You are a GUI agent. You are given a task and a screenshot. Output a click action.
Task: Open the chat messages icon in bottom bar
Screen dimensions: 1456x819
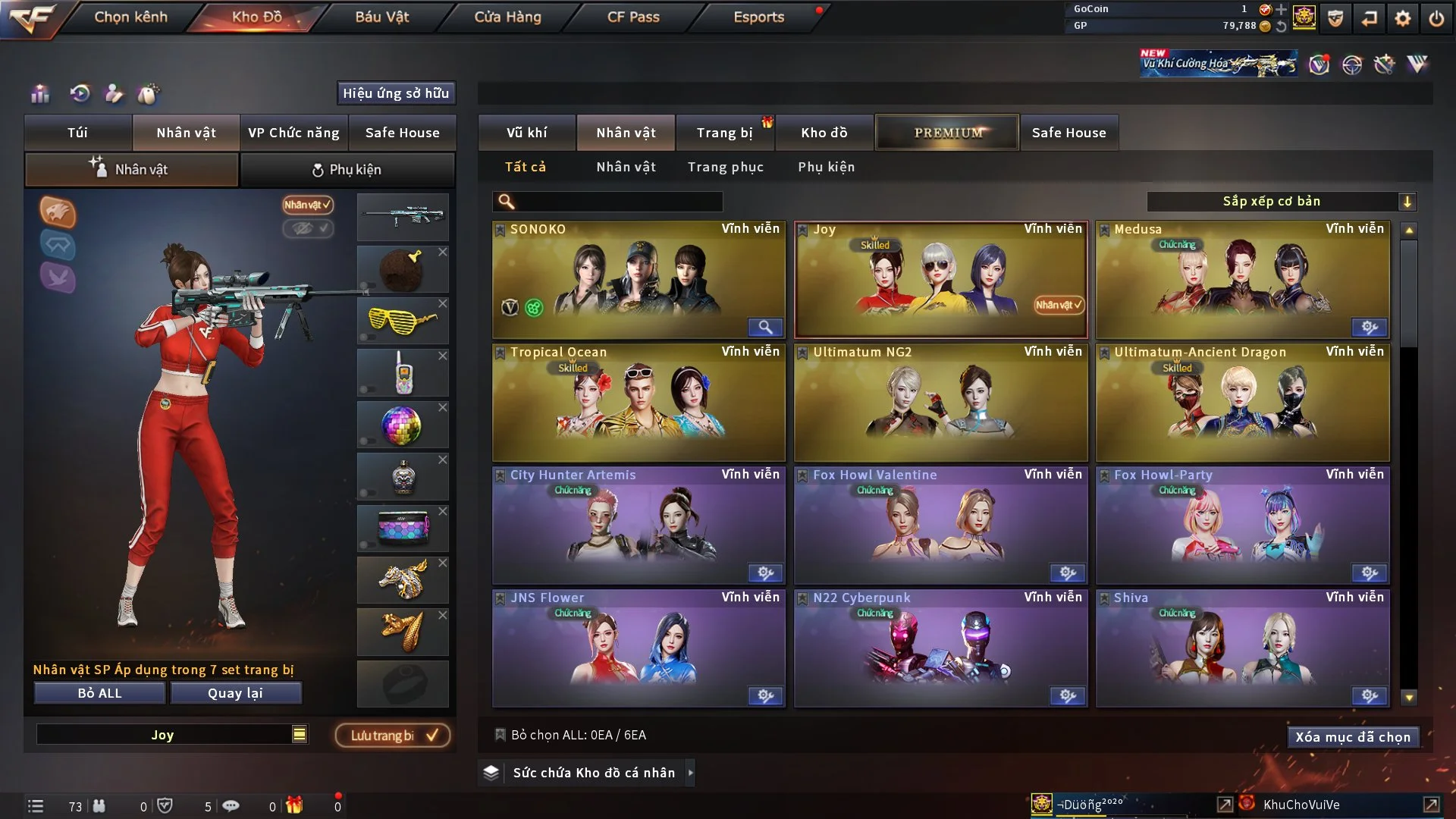pyautogui.click(x=231, y=806)
